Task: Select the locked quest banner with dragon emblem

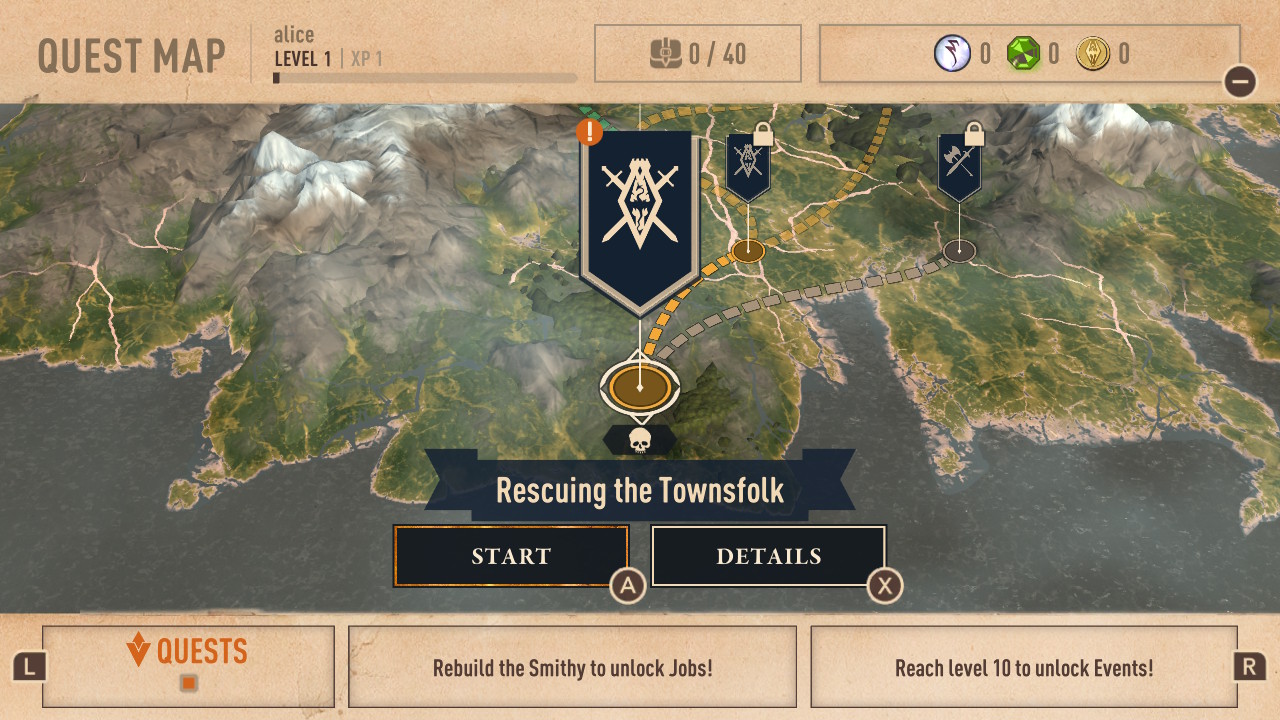Action: pos(748,166)
